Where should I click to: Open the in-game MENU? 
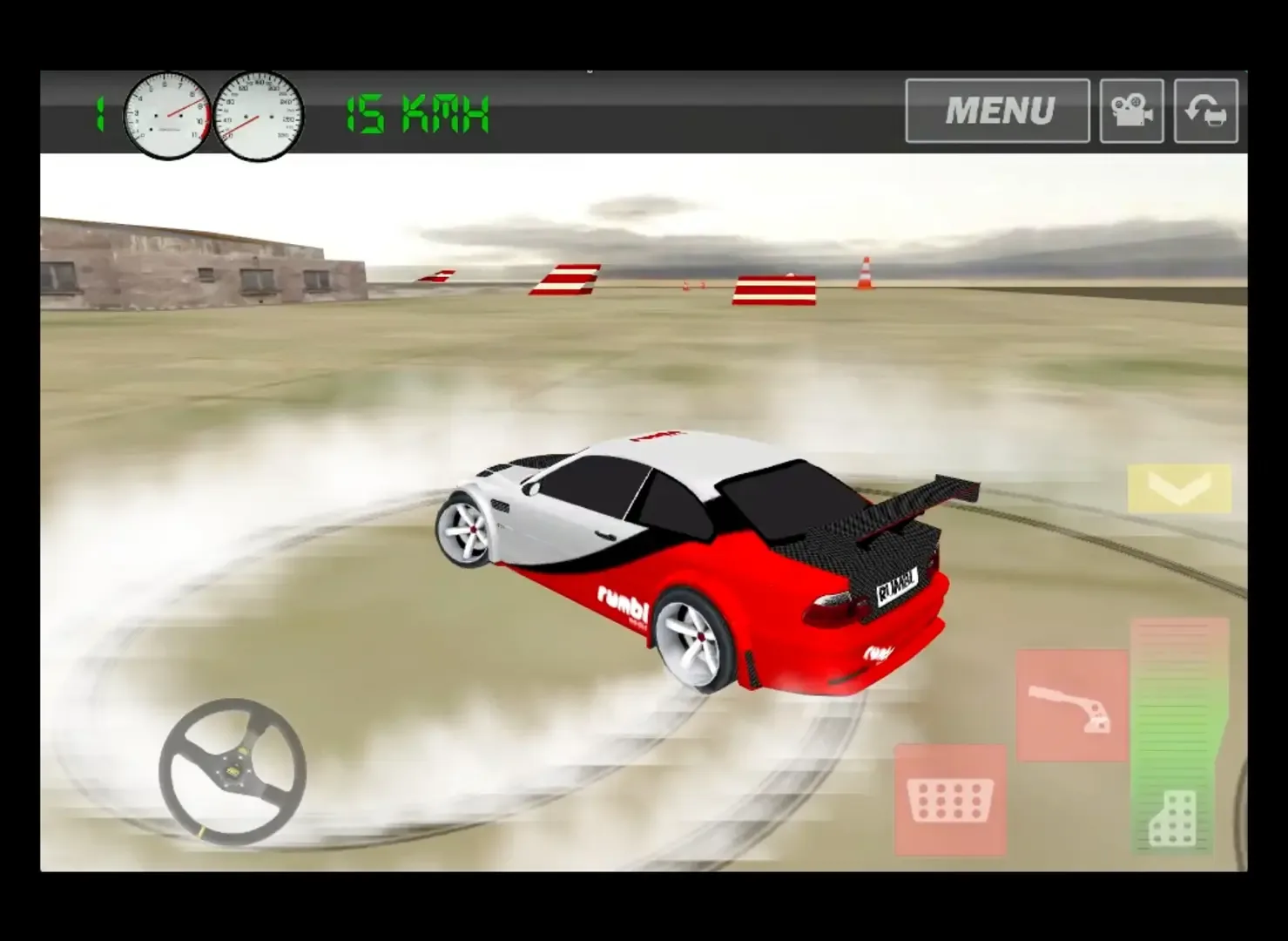click(x=996, y=111)
